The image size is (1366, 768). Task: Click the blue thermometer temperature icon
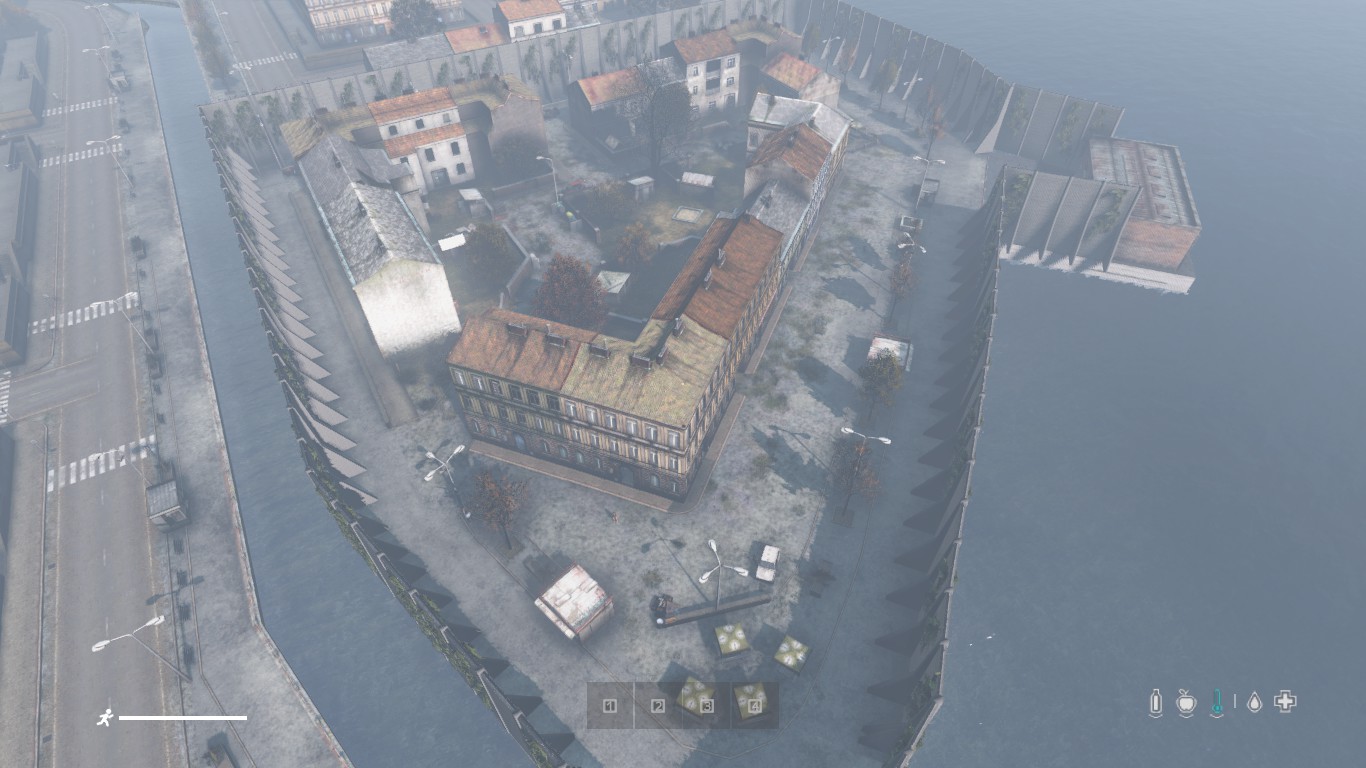(x=1217, y=702)
